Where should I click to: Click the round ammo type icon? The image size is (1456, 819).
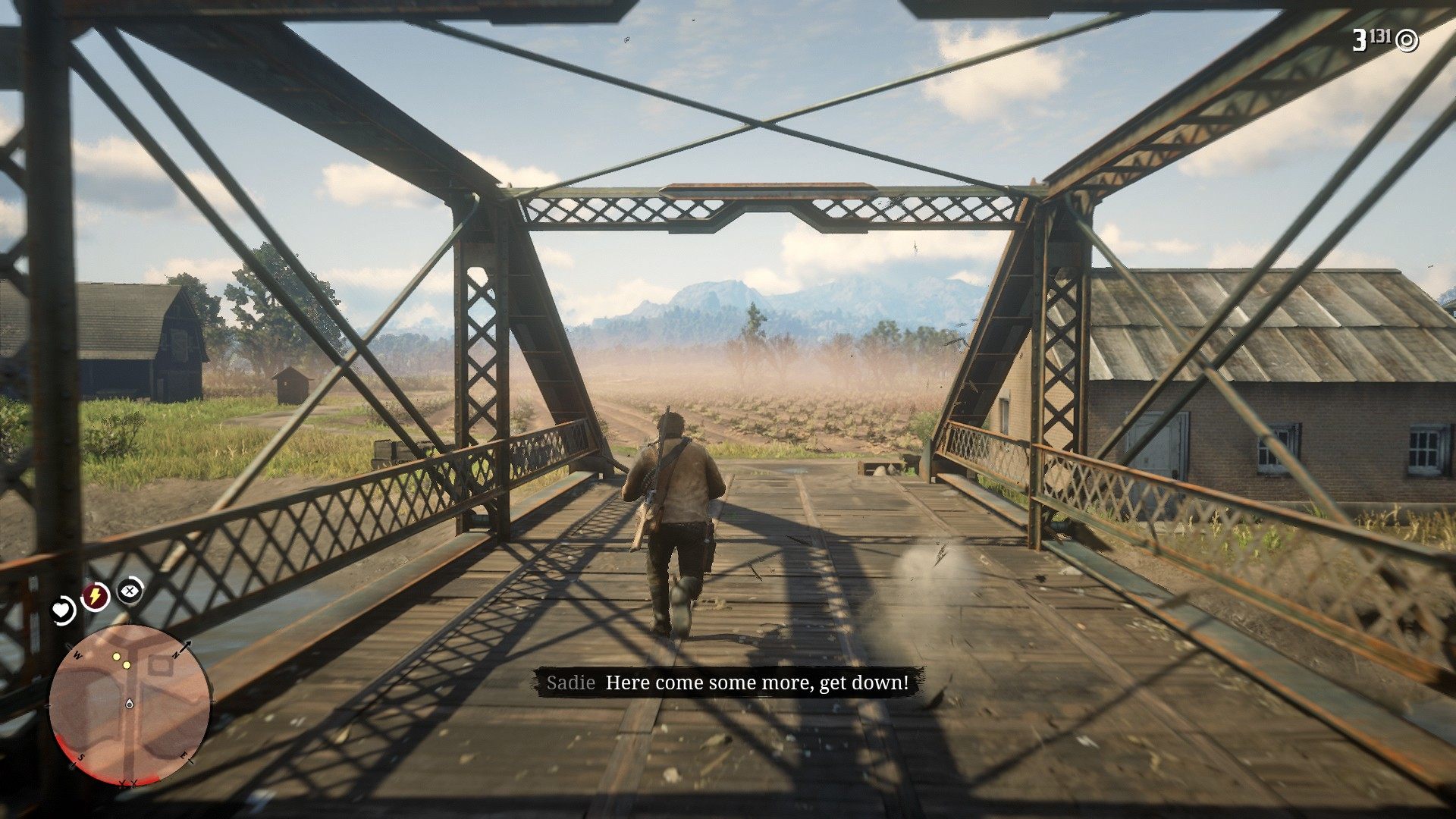(1407, 40)
